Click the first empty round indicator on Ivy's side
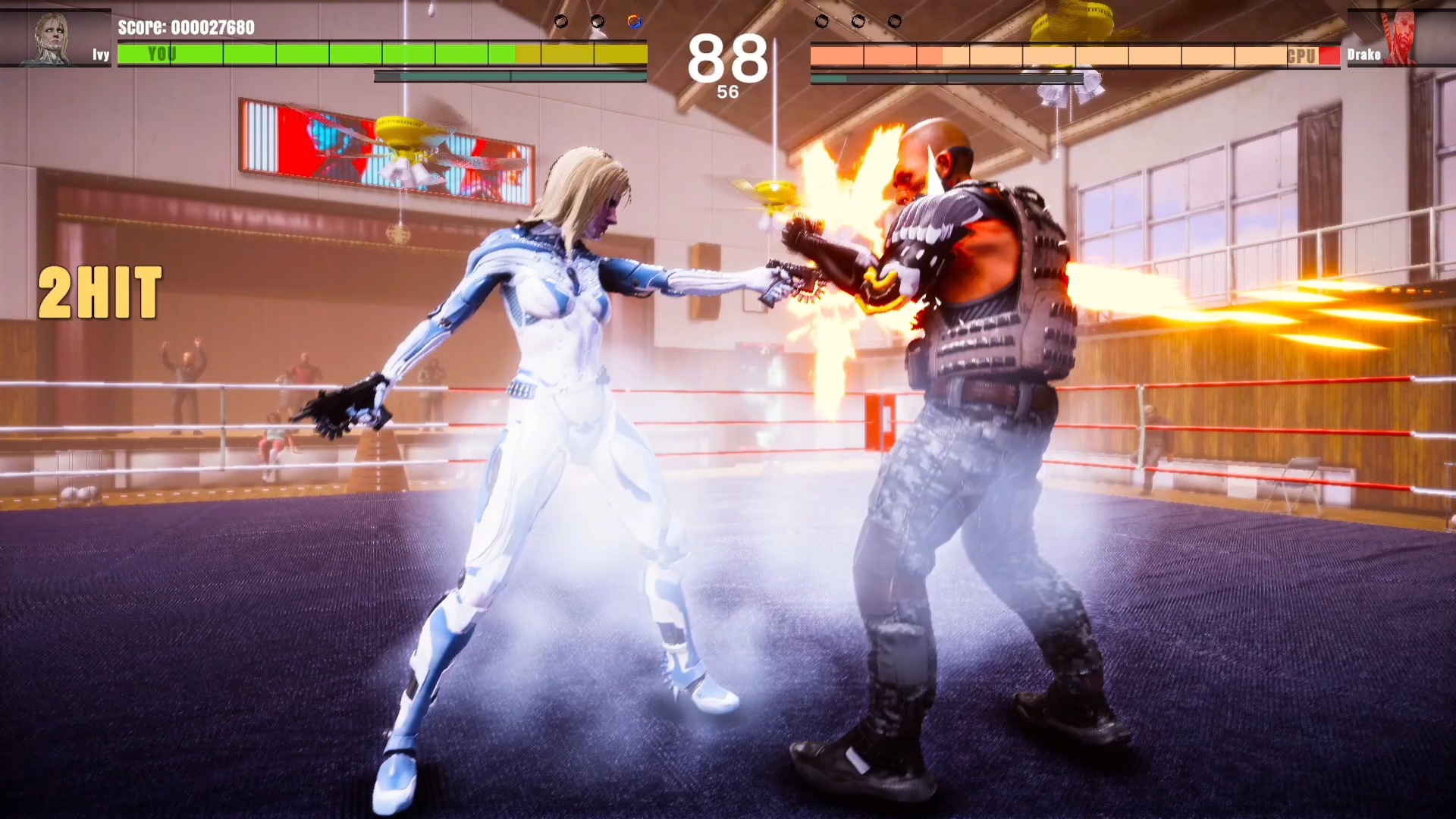This screenshot has height=819, width=1456. point(561,20)
